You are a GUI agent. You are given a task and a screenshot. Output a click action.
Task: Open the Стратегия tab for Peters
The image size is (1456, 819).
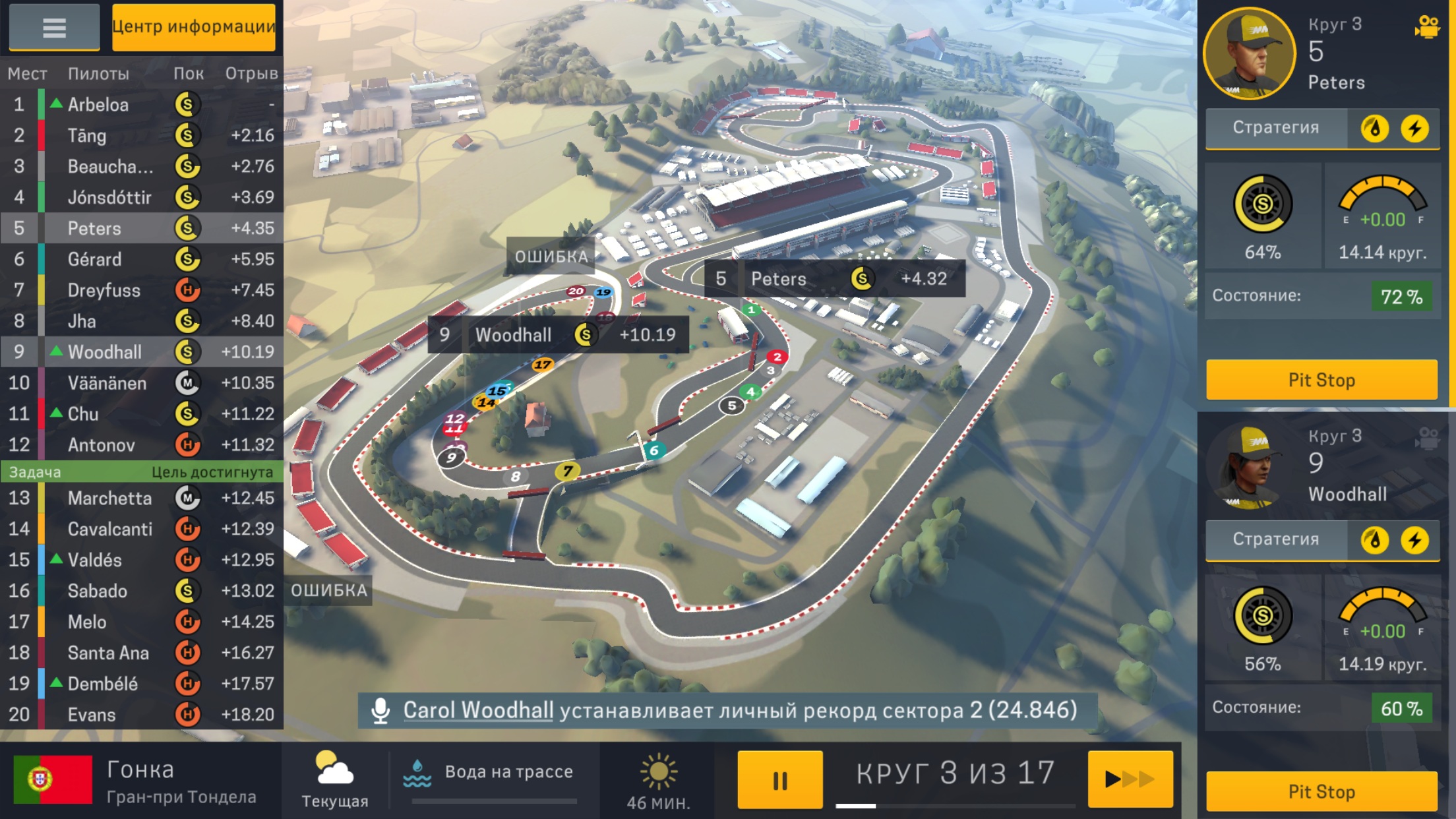1276,128
